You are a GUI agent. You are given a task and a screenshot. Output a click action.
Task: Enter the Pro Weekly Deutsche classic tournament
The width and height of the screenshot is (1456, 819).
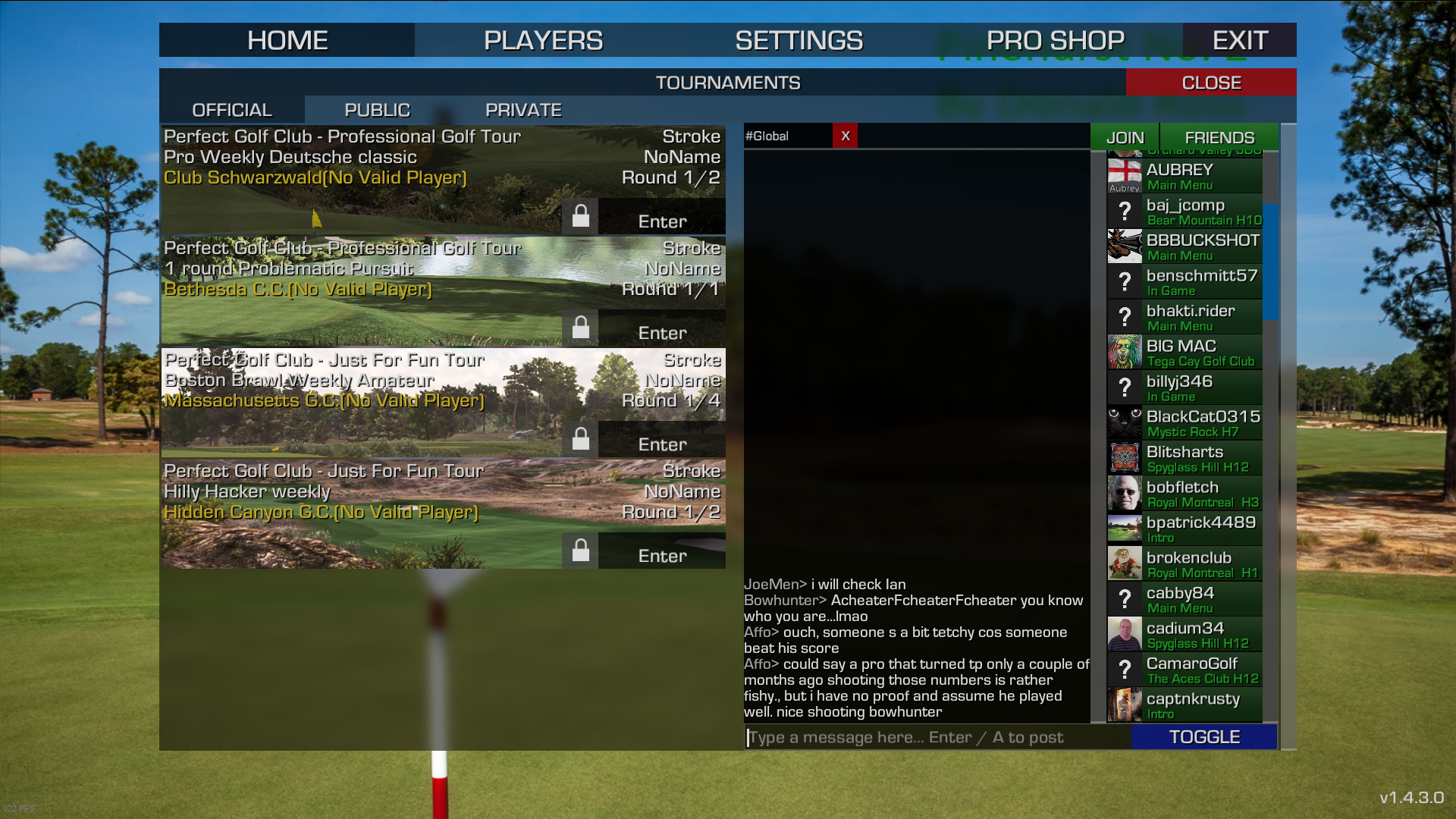coord(662,221)
